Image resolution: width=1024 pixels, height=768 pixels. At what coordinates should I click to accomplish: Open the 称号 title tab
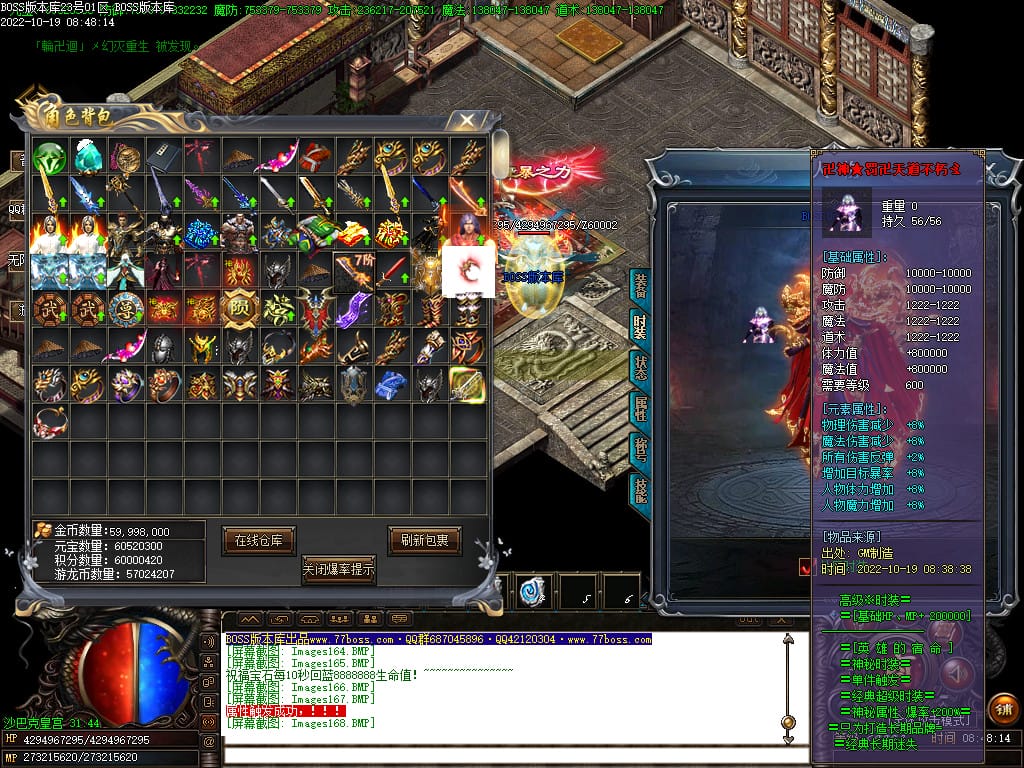(x=640, y=448)
